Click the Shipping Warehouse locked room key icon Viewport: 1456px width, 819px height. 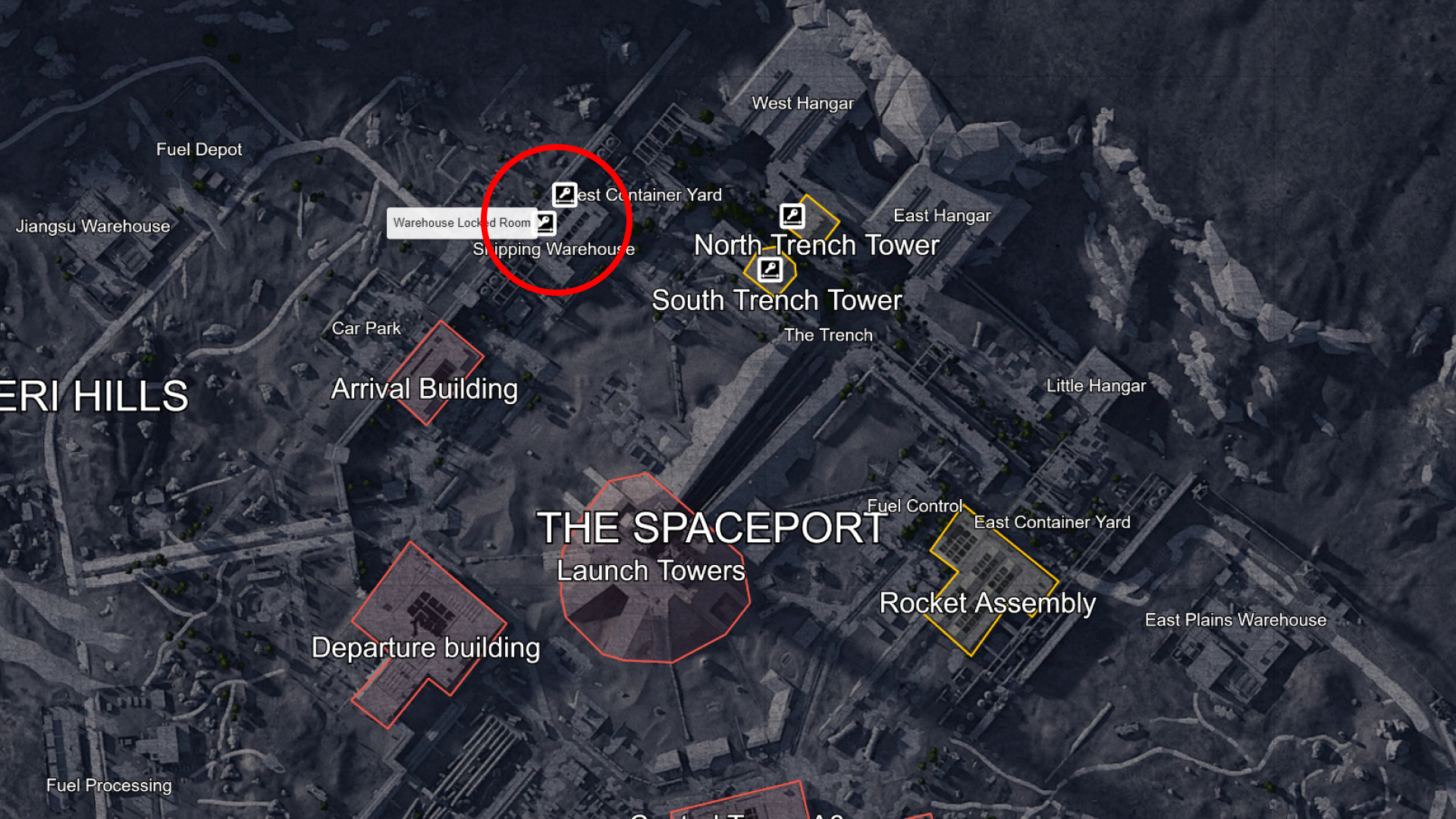click(544, 222)
